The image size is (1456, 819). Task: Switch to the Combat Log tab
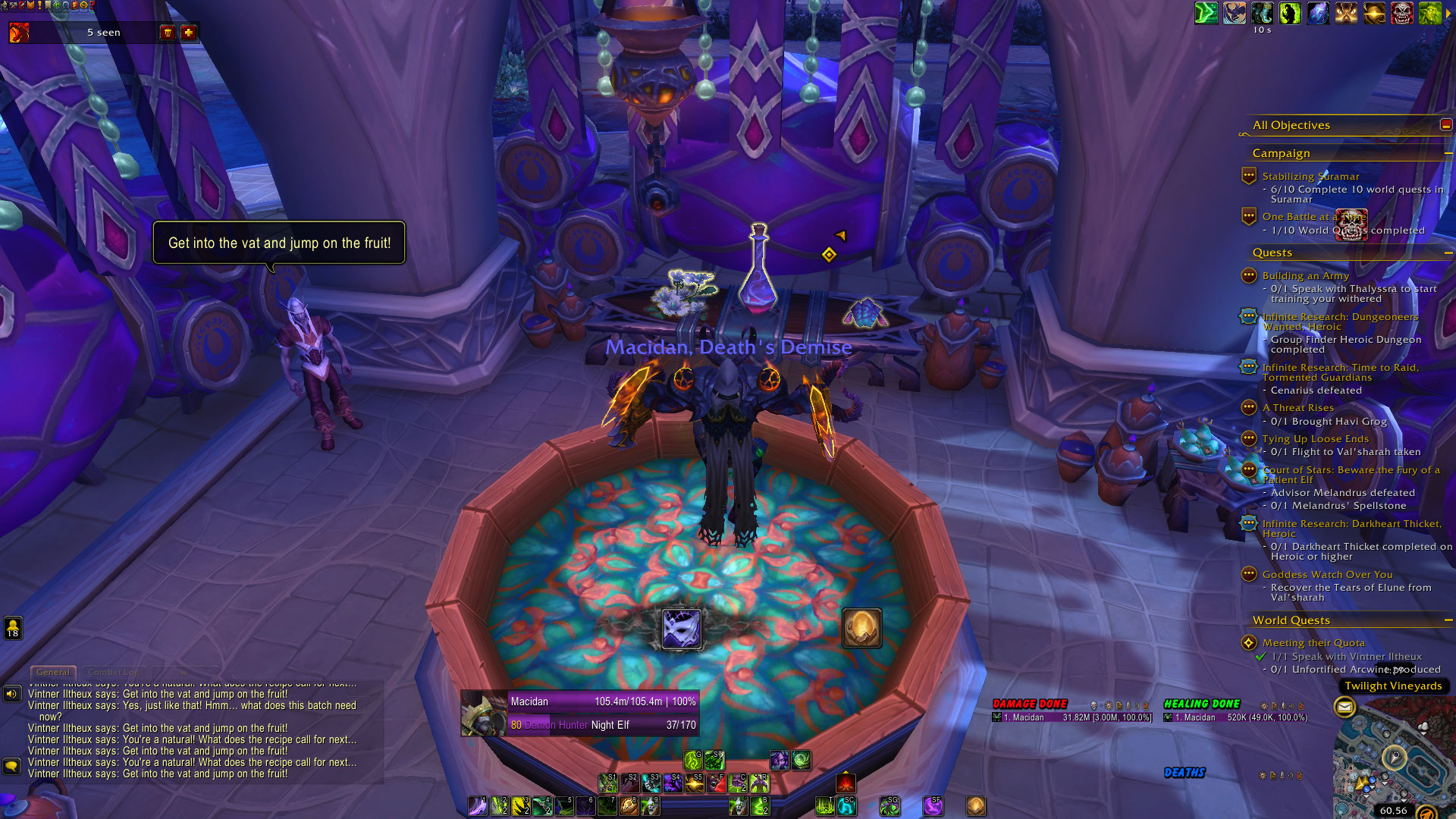coord(113,672)
